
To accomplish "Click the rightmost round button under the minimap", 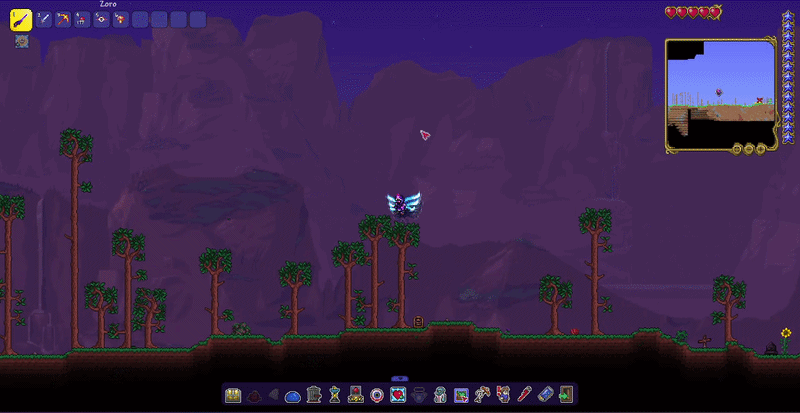I will tap(762, 149).
